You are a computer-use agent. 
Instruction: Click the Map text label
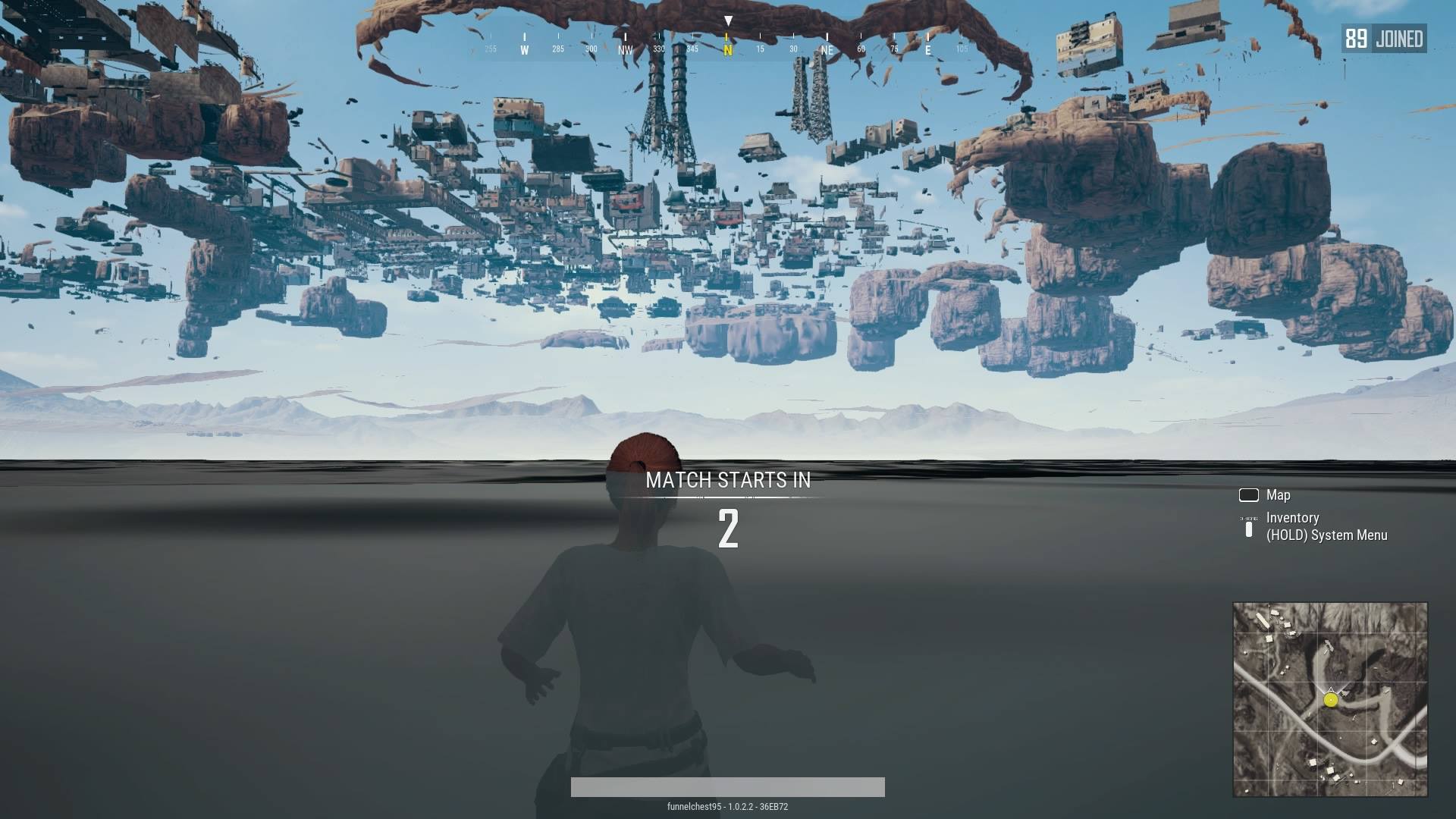1279,494
